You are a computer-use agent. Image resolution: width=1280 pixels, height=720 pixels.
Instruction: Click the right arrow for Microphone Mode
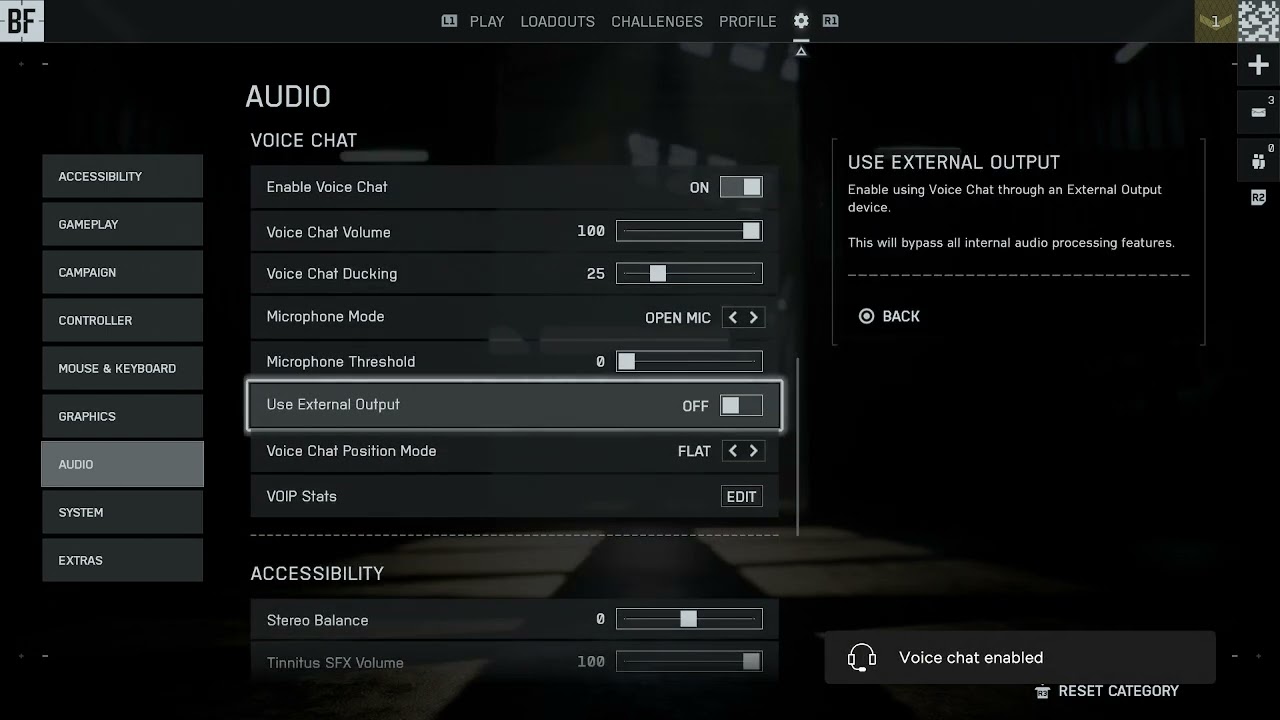pyautogui.click(x=754, y=317)
